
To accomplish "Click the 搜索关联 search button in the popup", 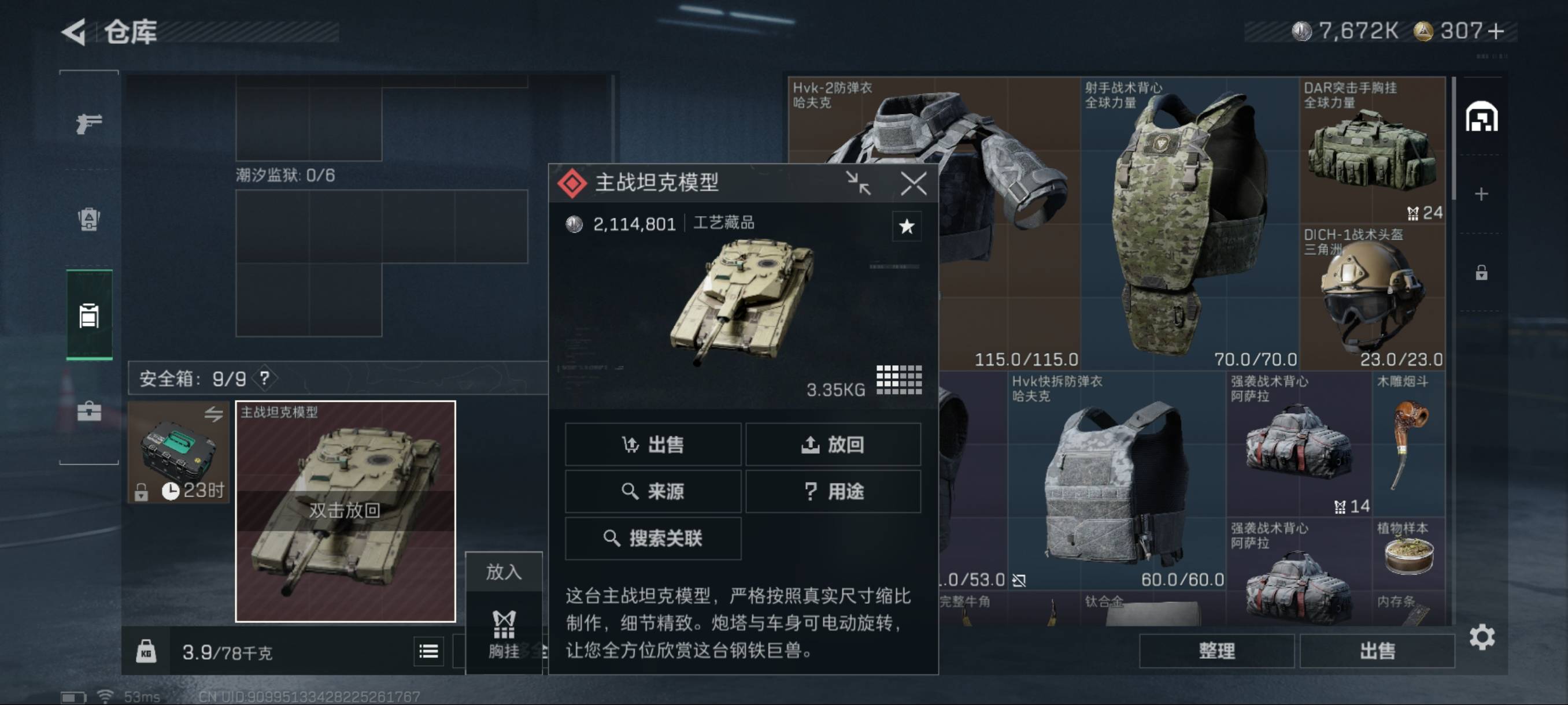I will (653, 539).
